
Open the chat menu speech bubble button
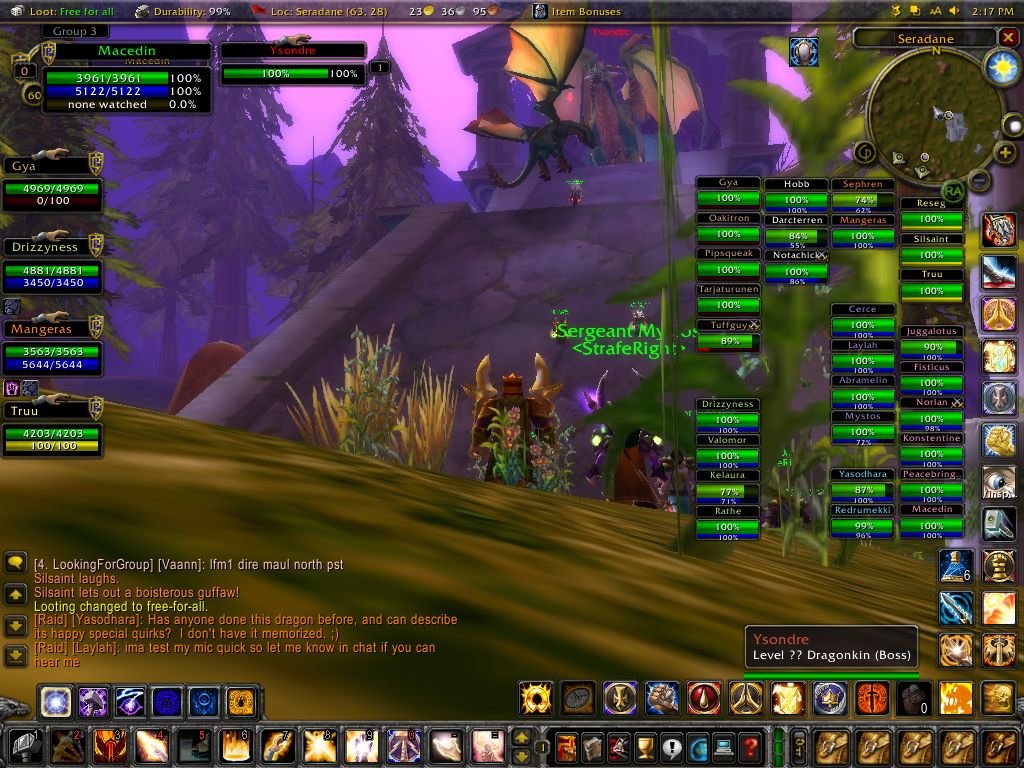[15, 563]
